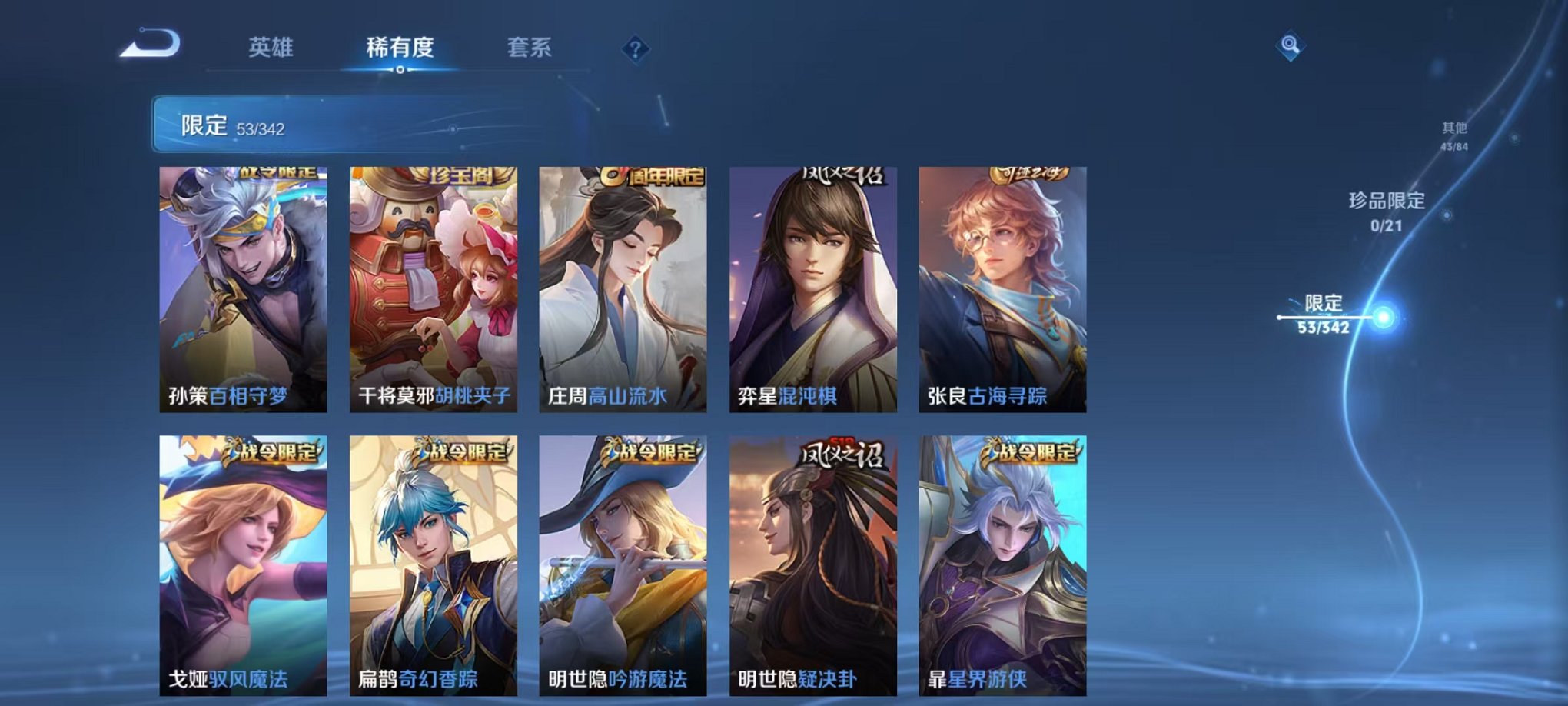The height and width of the screenshot is (706, 1568).
Task: Select the 稀有度 tab
Action: 401,48
